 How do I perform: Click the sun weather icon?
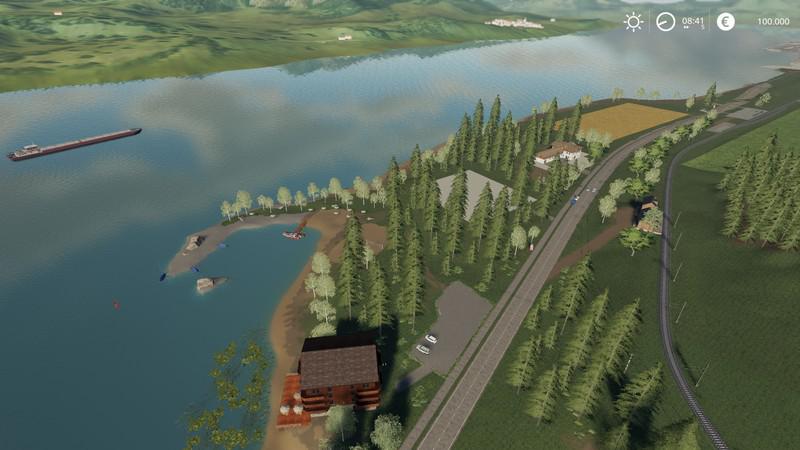pyautogui.click(x=633, y=21)
